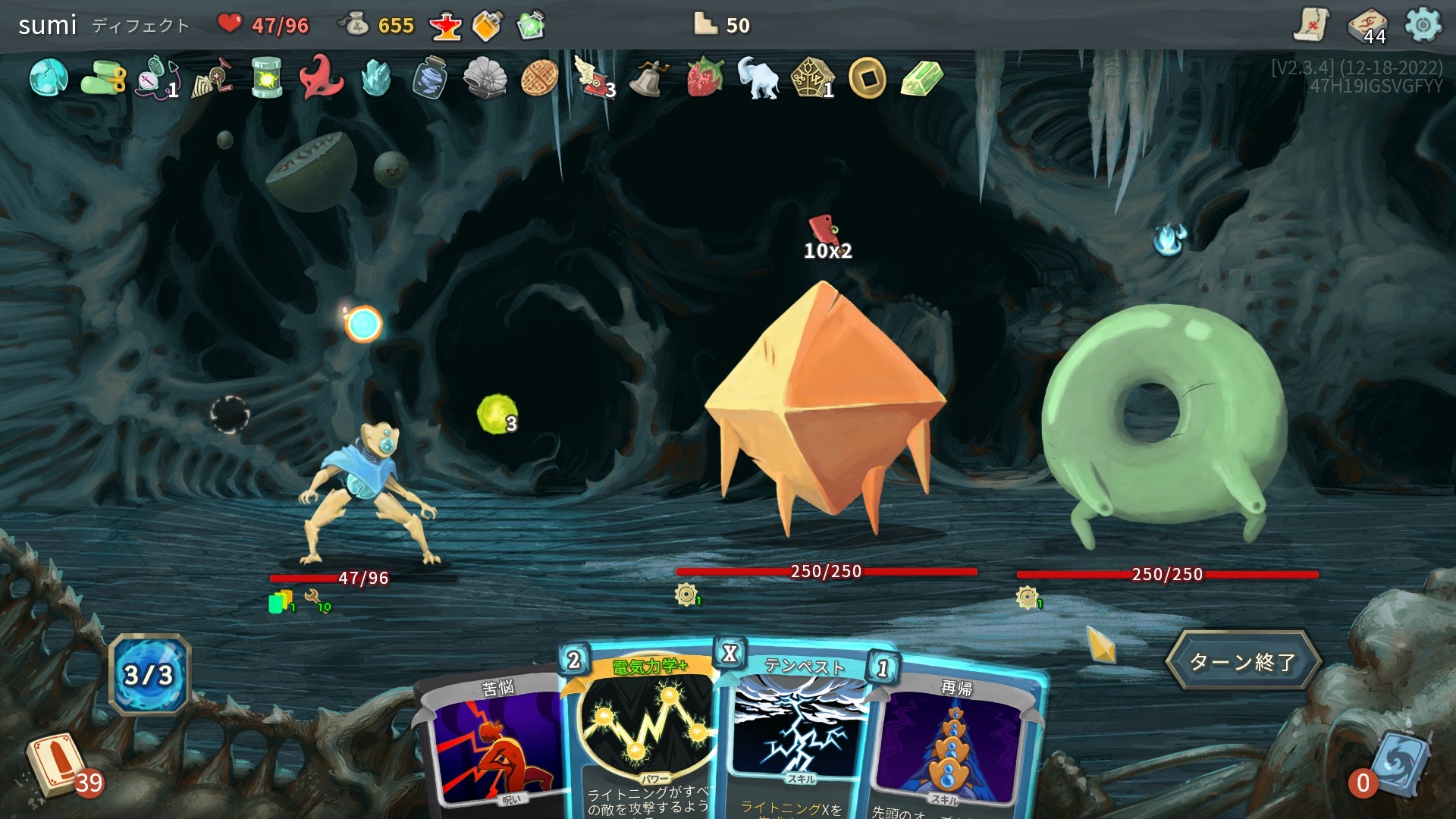End the turn with ターン終了 button
Screen dimensions: 1456x819
click(1242, 661)
